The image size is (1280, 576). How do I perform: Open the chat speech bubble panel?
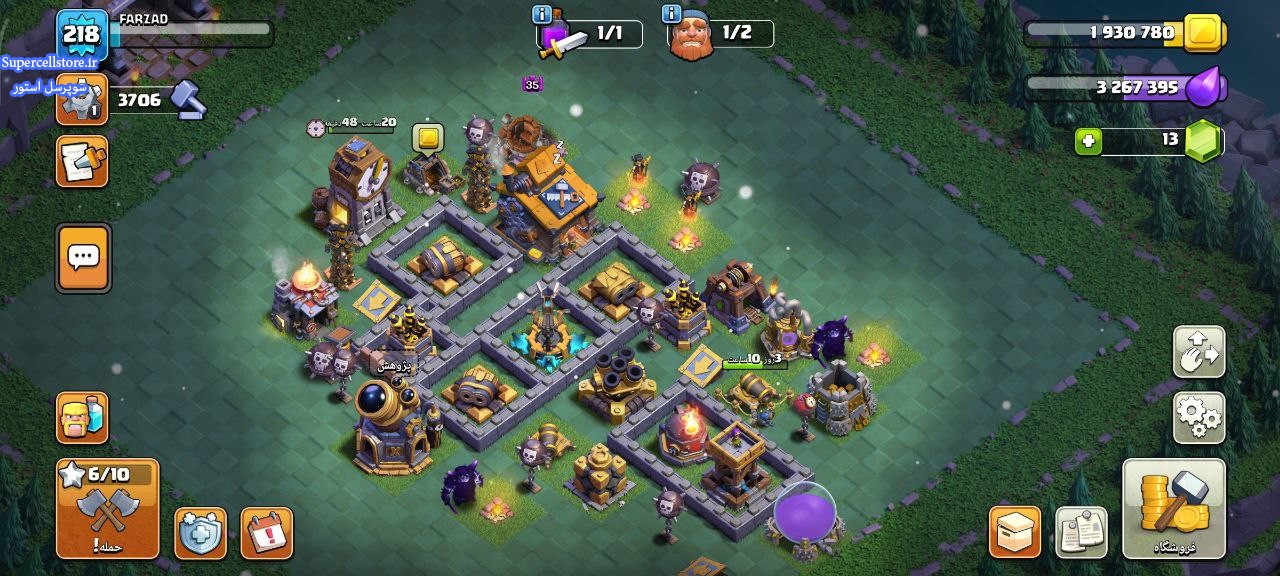83,258
